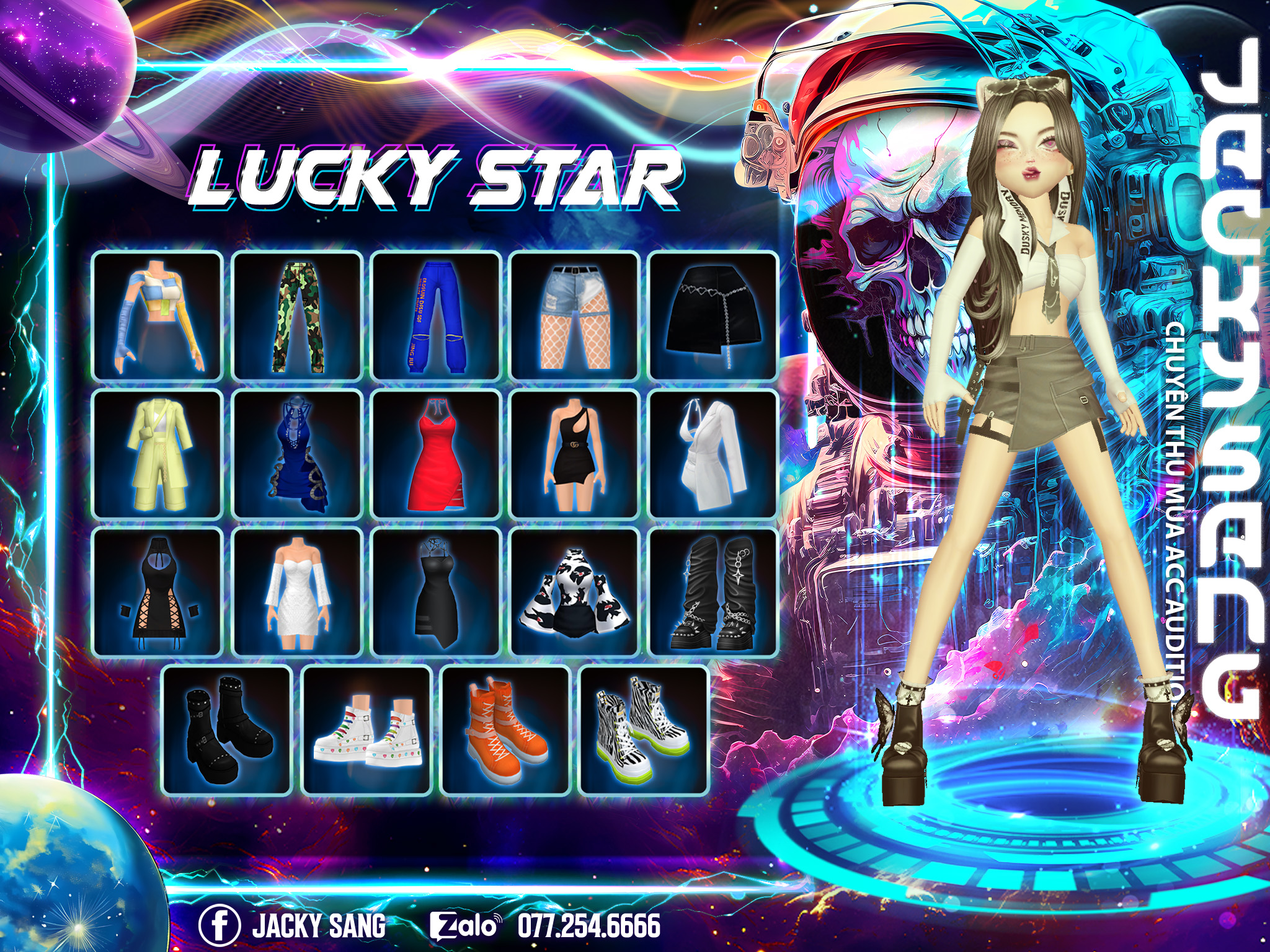The image size is (1270, 952).
Task: Select the blue dress with snake trim
Action: [297, 454]
